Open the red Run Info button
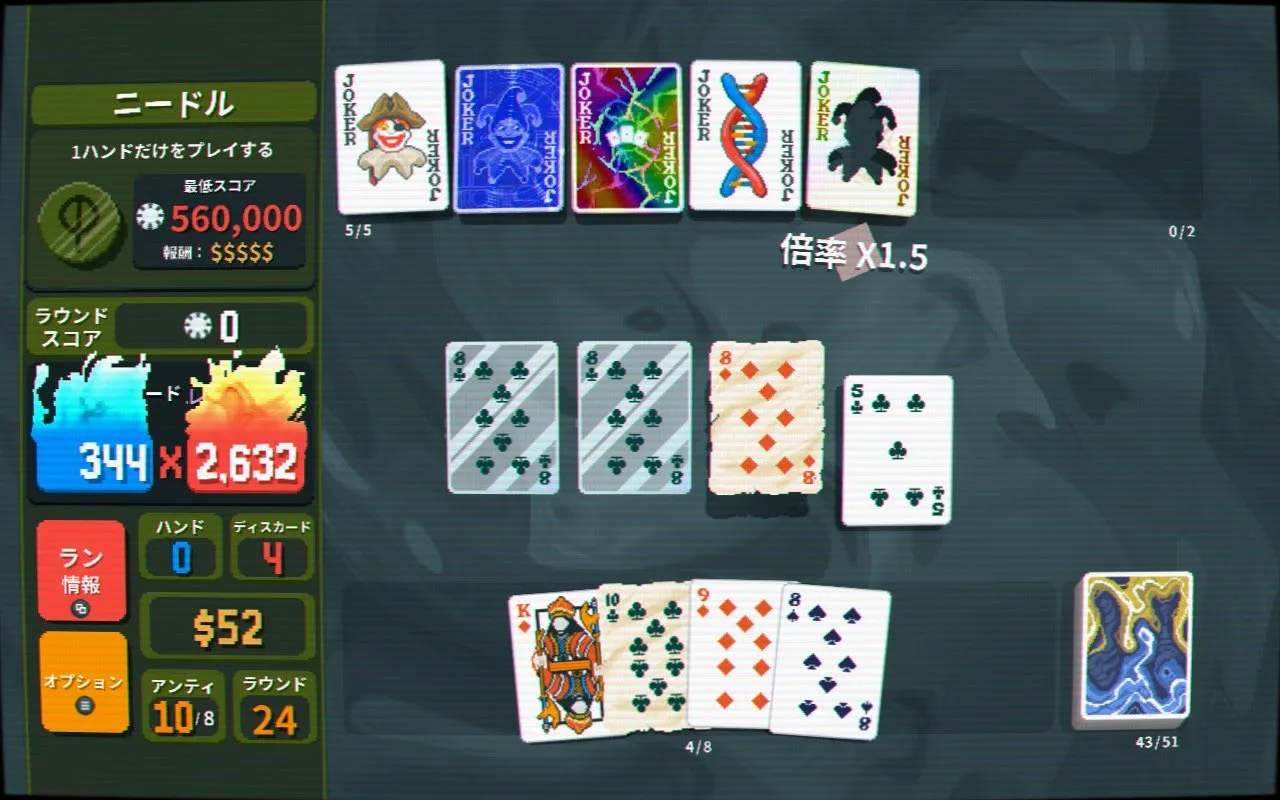Image resolution: width=1280 pixels, height=800 pixels. click(82, 570)
